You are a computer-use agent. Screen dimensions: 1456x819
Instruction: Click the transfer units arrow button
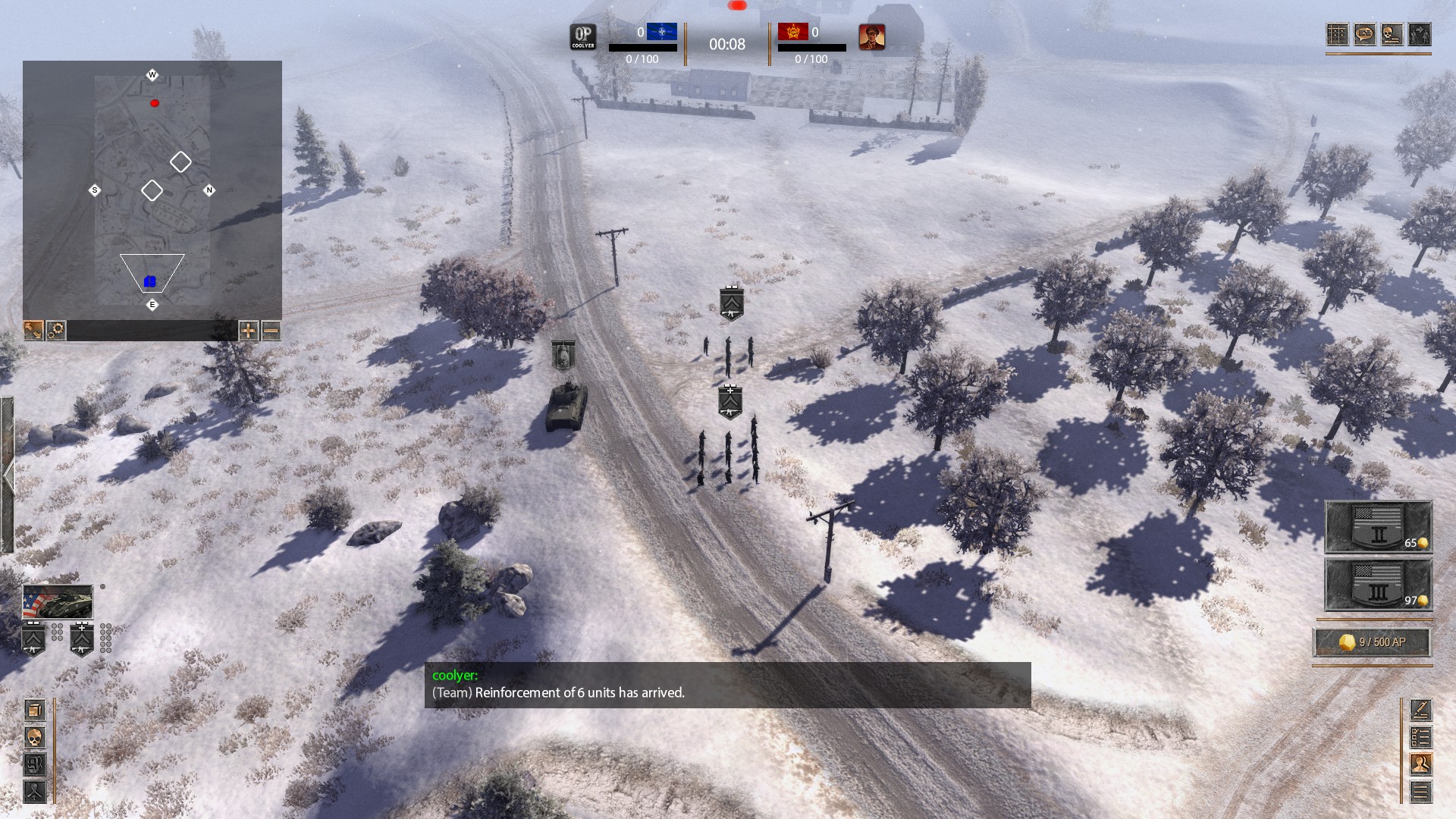coord(1420,34)
